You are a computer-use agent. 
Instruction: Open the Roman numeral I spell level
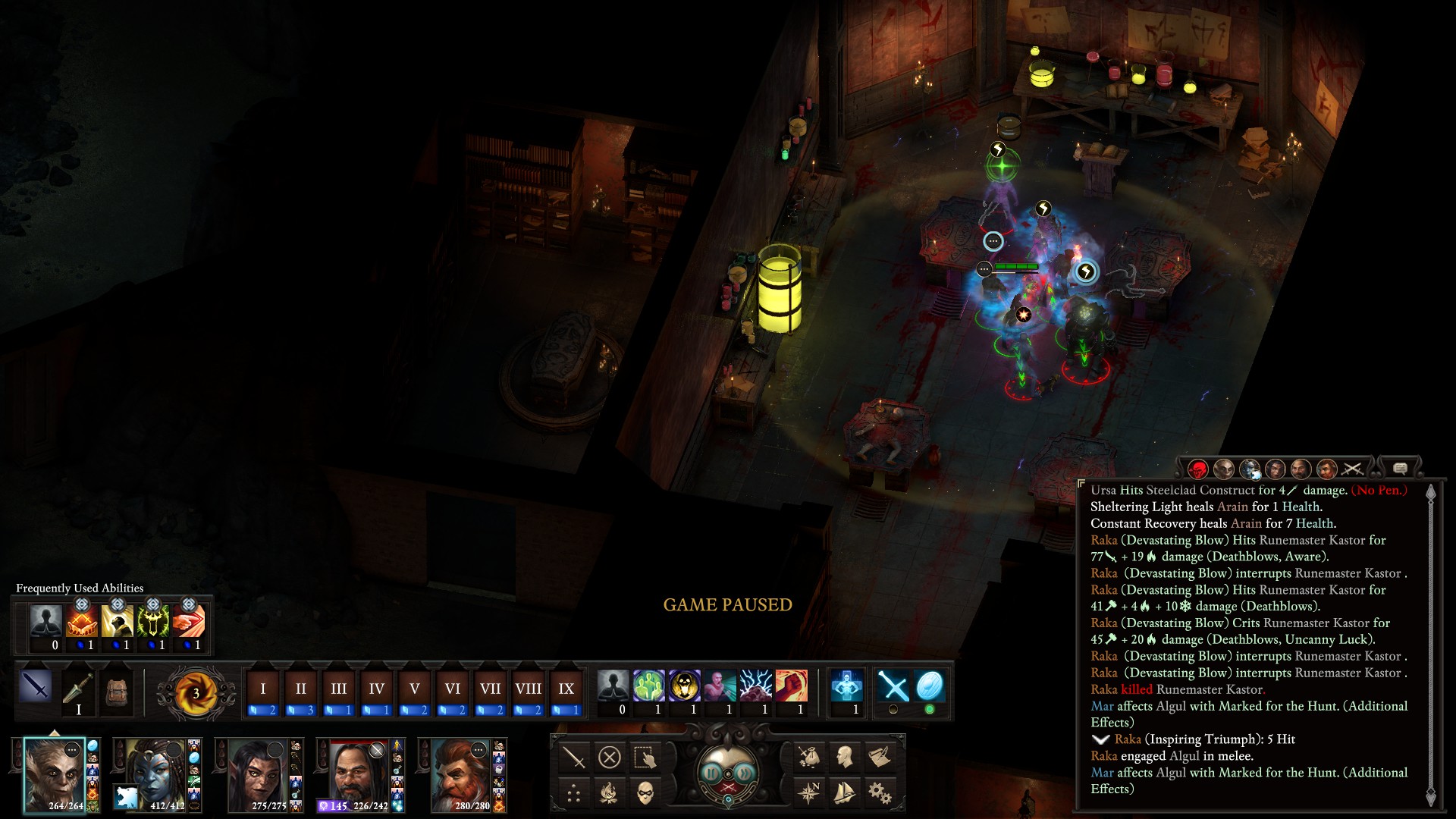tap(263, 689)
